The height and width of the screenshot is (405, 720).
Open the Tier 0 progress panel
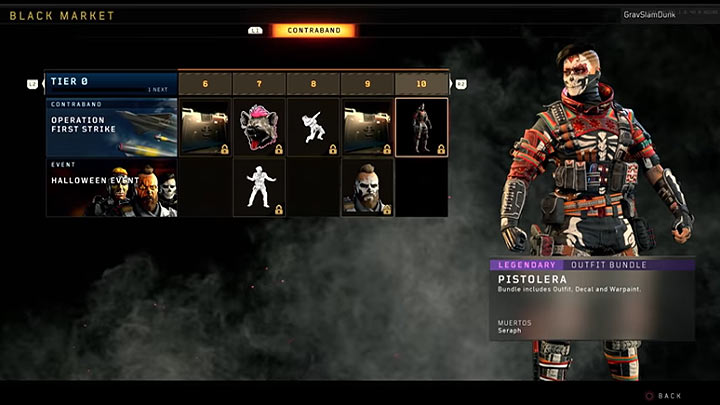[111, 83]
